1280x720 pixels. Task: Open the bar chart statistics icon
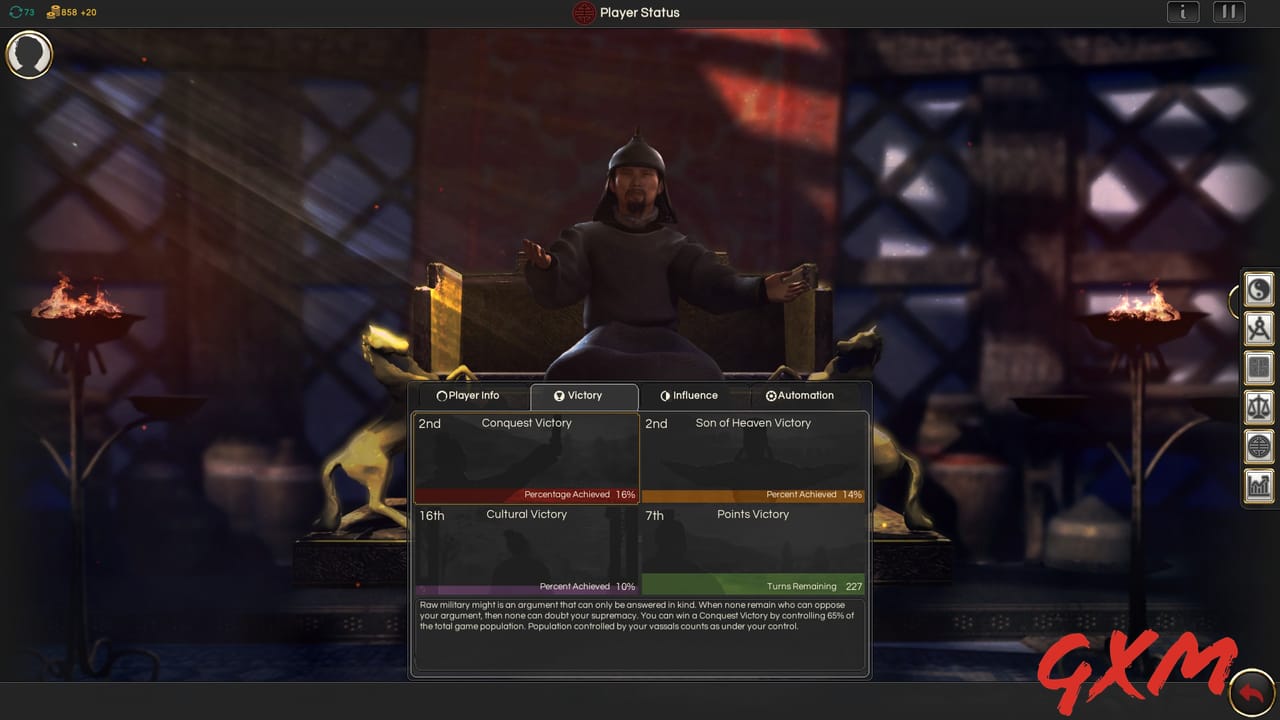(1258, 486)
